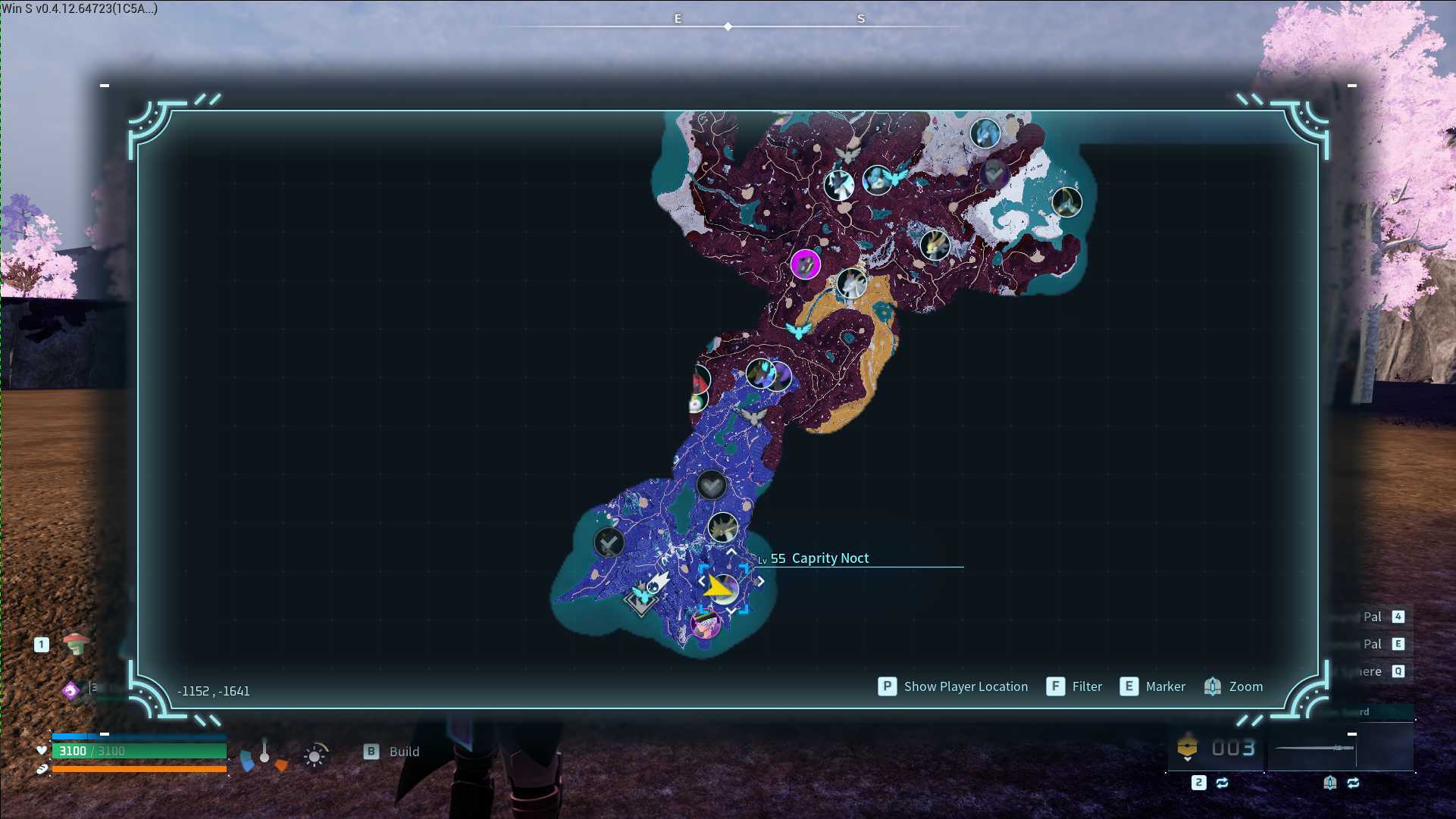Click the magenta-highlighted boss marker
The height and width of the screenshot is (819, 1456).
805,264
